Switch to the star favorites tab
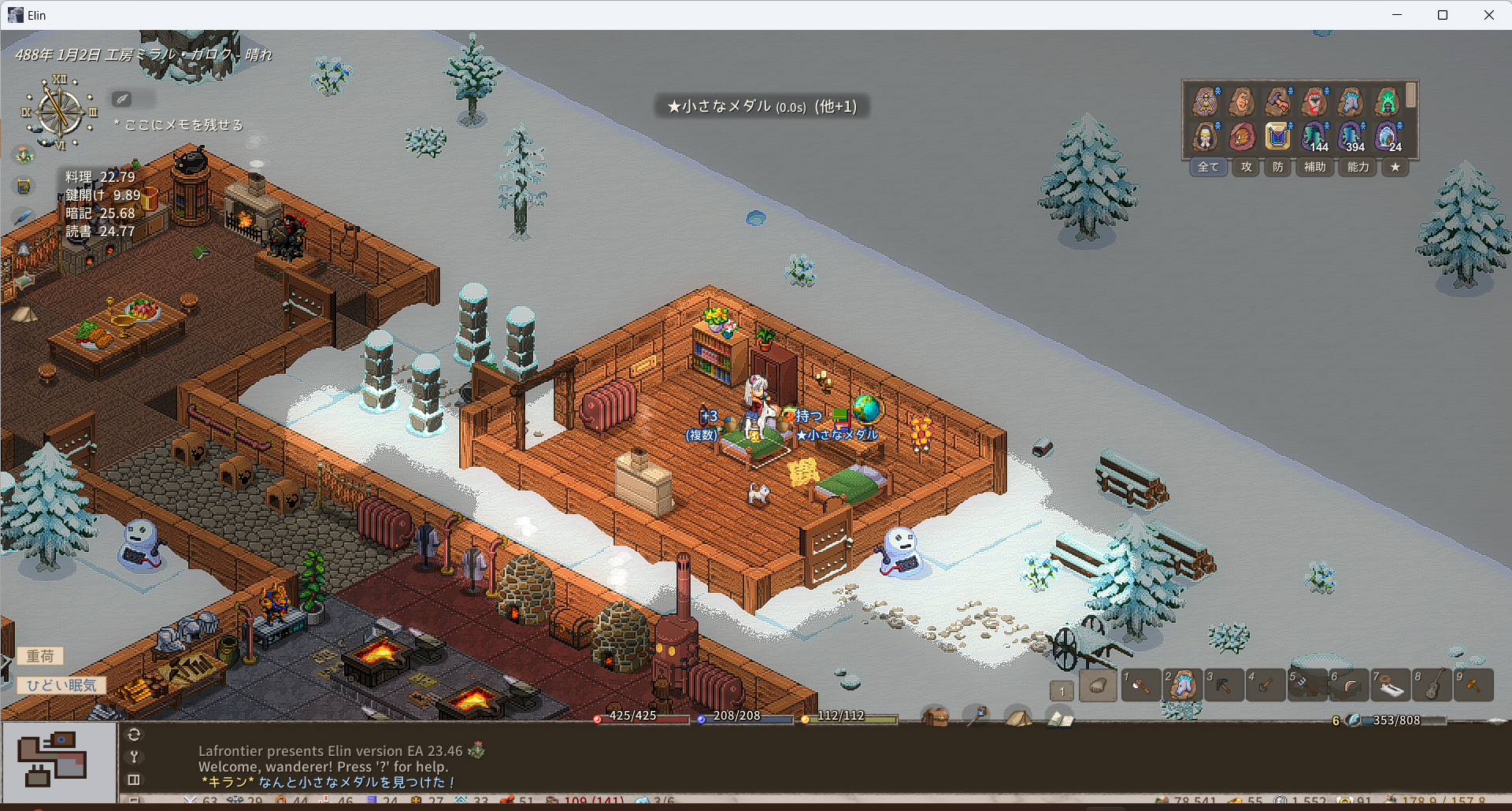Image resolution: width=1512 pixels, height=811 pixels. [x=1395, y=167]
